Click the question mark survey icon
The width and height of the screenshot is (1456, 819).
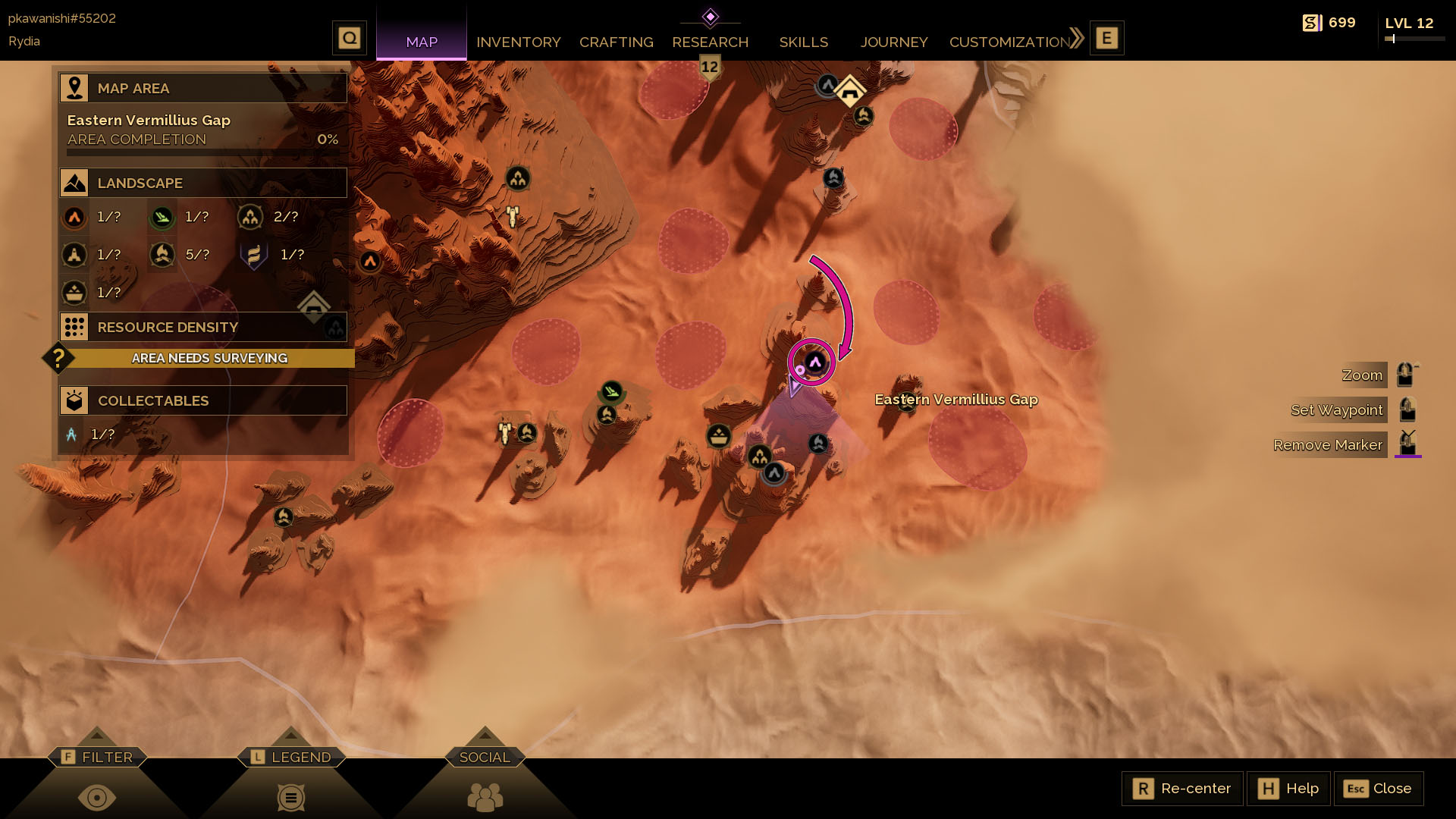(x=59, y=358)
